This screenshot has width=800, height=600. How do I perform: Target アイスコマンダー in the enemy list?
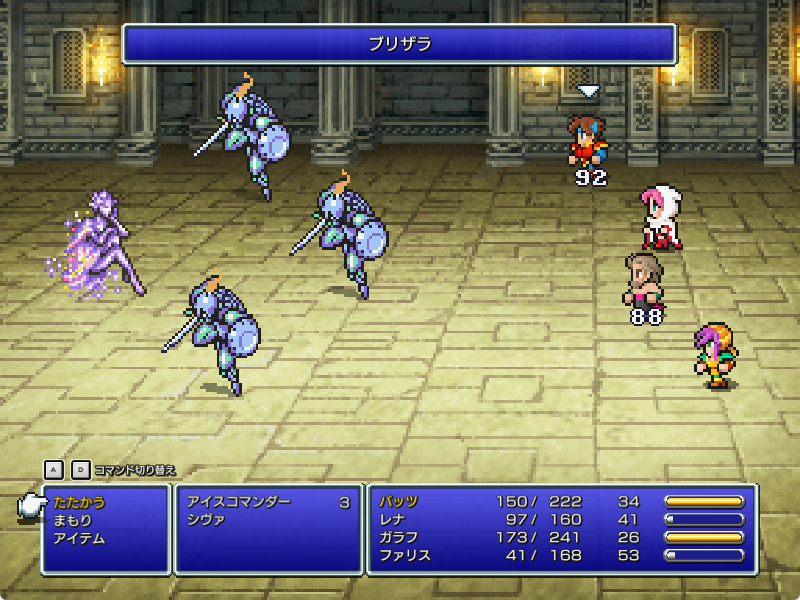239,502
